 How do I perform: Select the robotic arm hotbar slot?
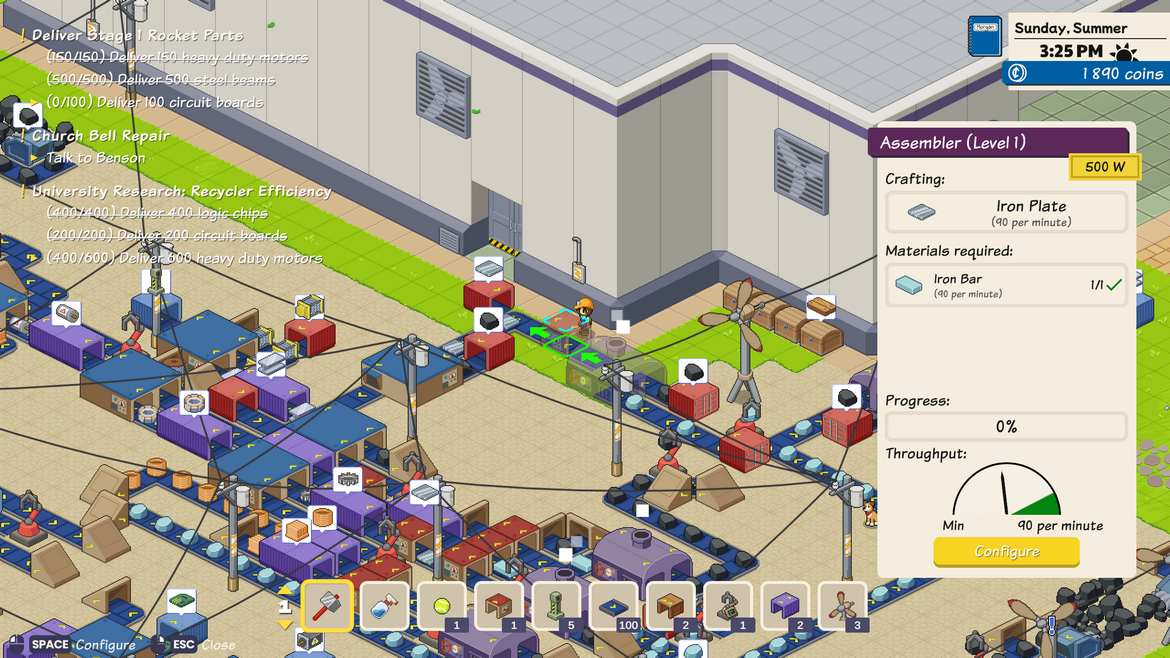point(728,606)
